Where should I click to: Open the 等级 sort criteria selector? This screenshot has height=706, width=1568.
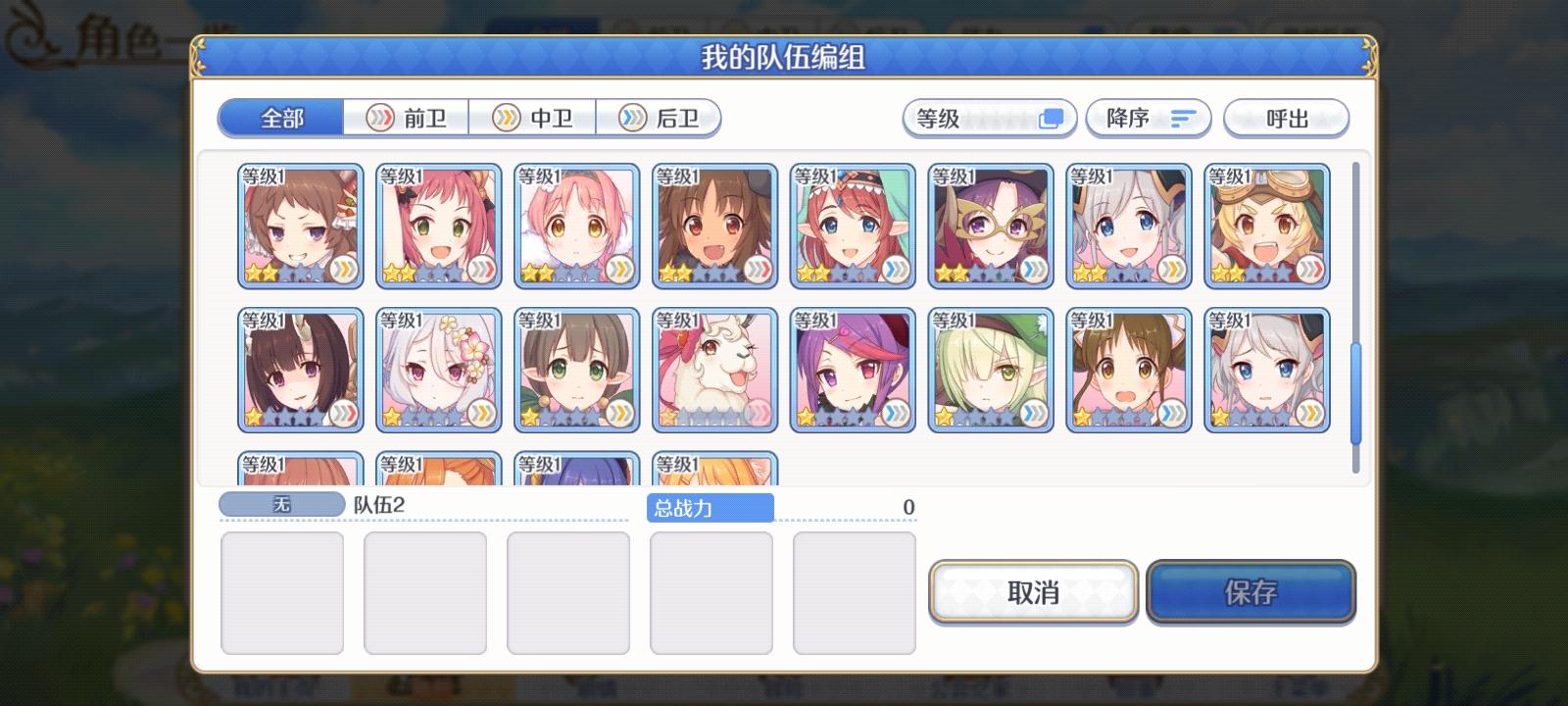(x=988, y=118)
